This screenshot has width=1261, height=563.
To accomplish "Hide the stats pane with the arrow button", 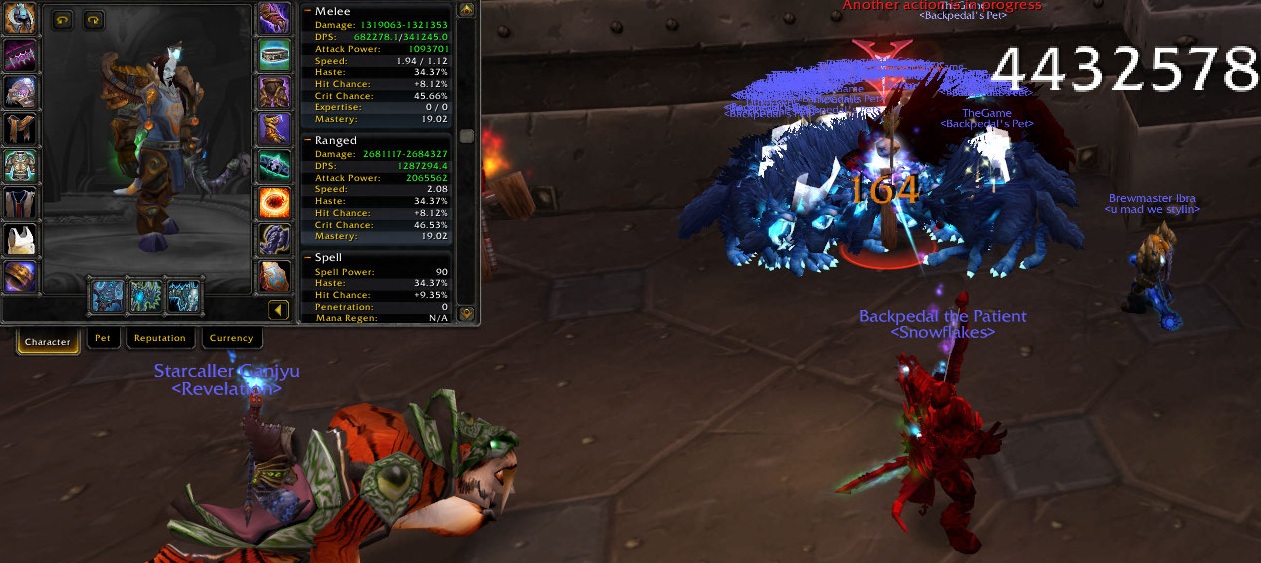I will [x=279, y=311].
